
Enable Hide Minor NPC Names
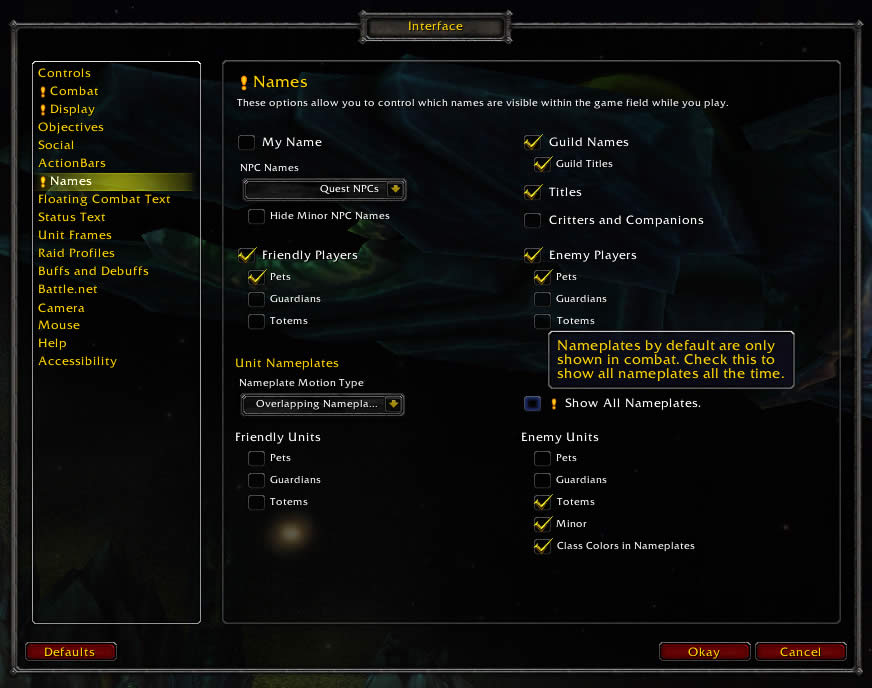point(257,216)
